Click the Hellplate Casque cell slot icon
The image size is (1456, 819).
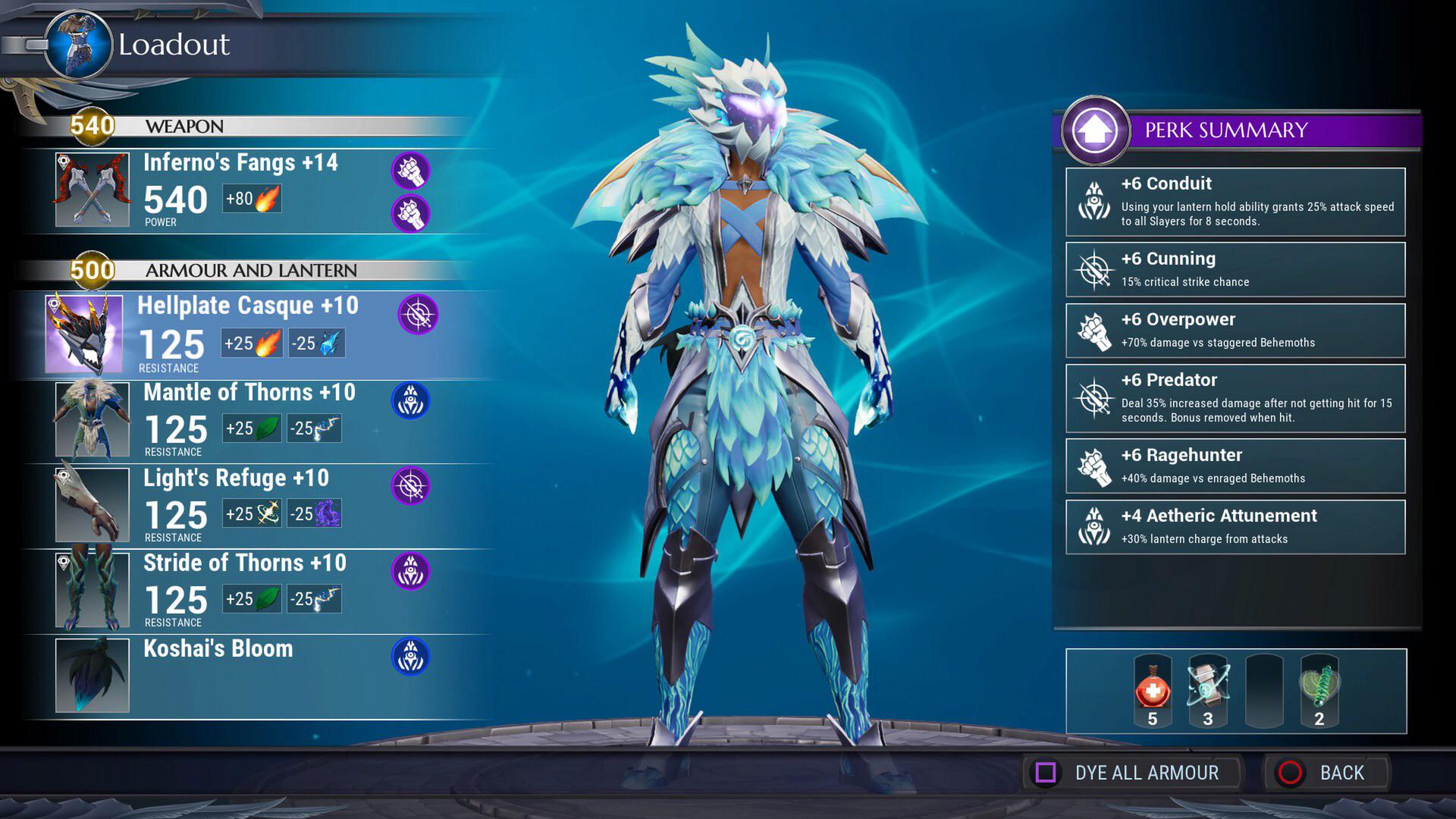point(418,314)
